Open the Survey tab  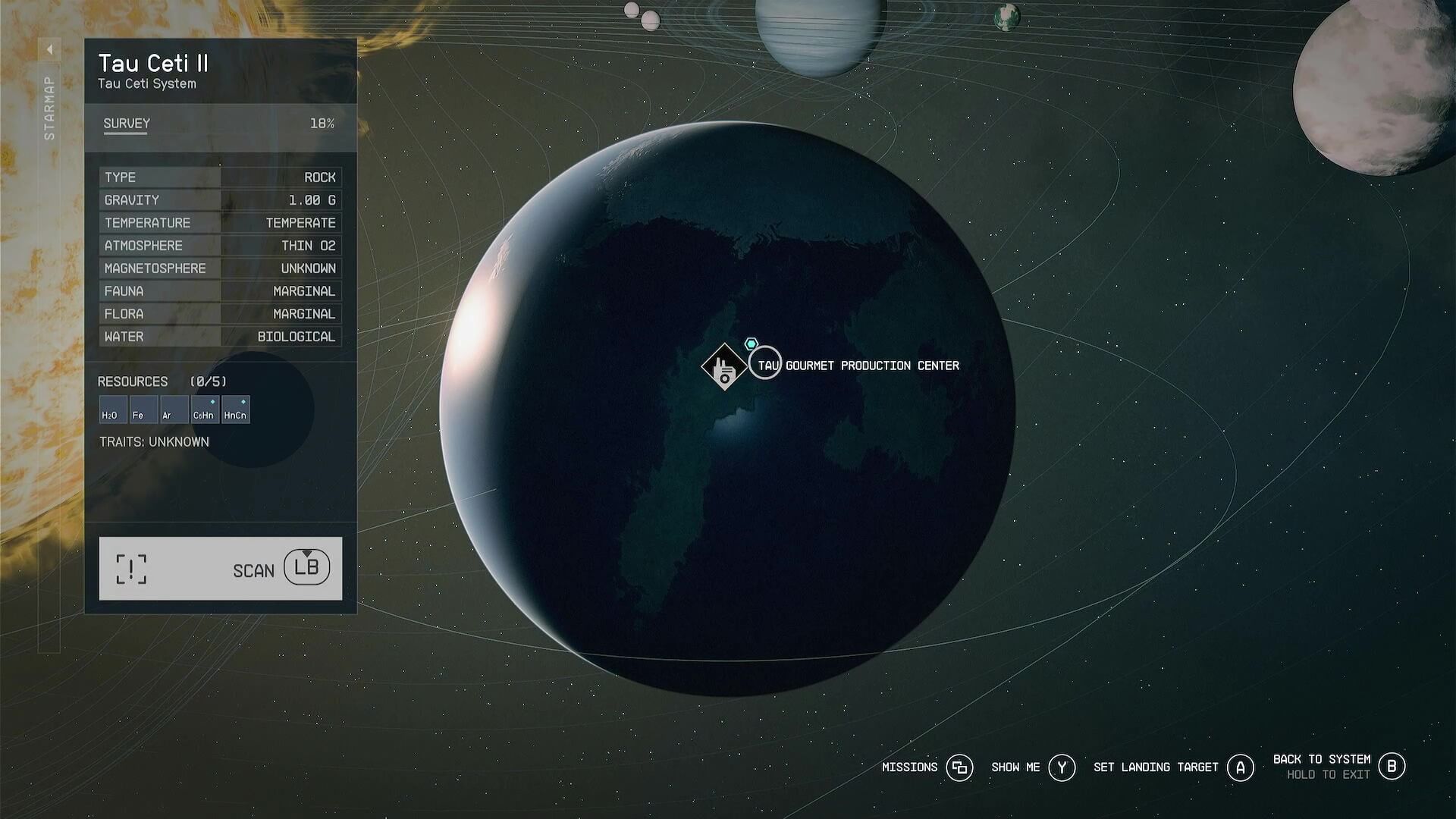[127, 124]
